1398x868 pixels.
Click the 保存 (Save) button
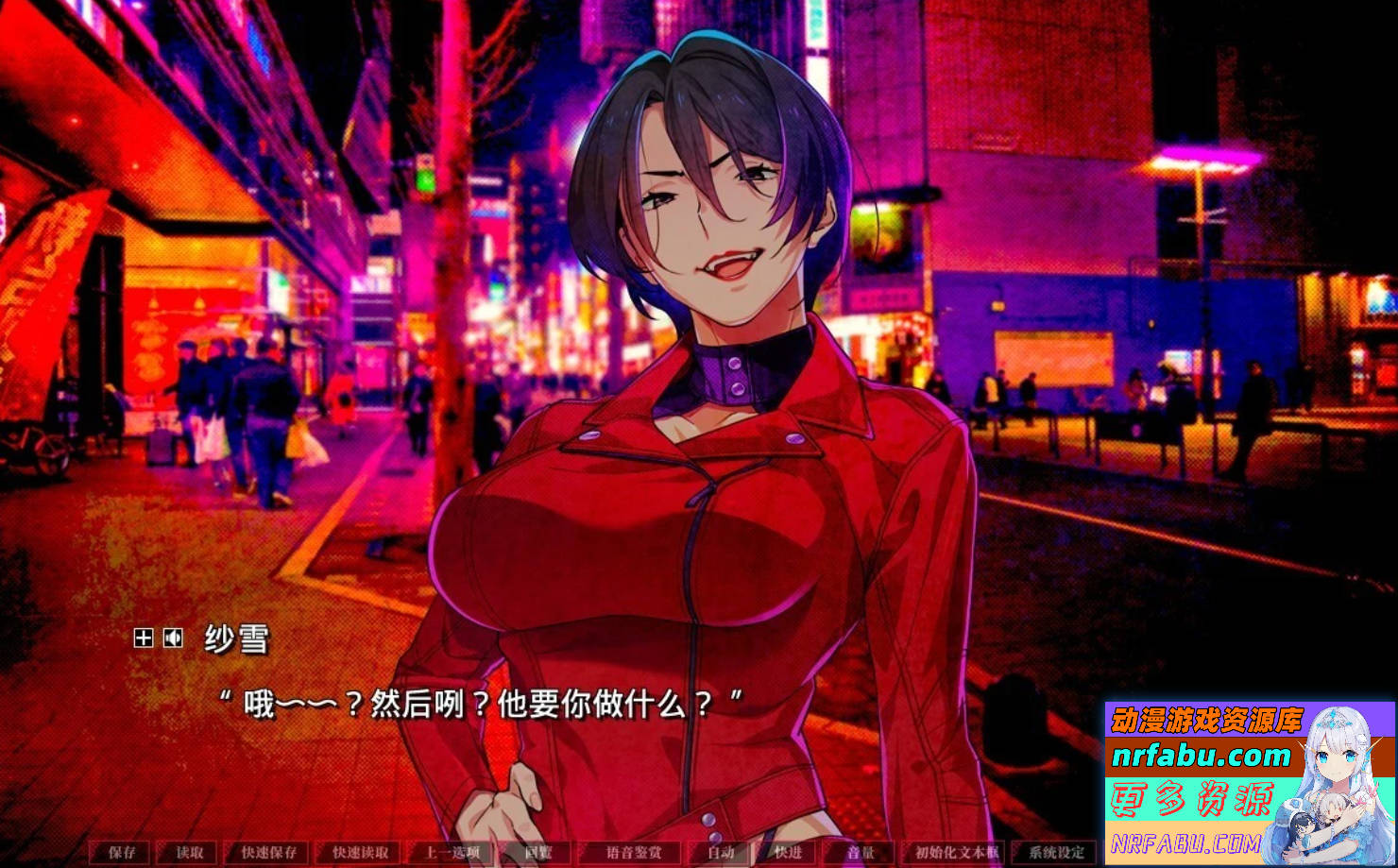(122, 853)
